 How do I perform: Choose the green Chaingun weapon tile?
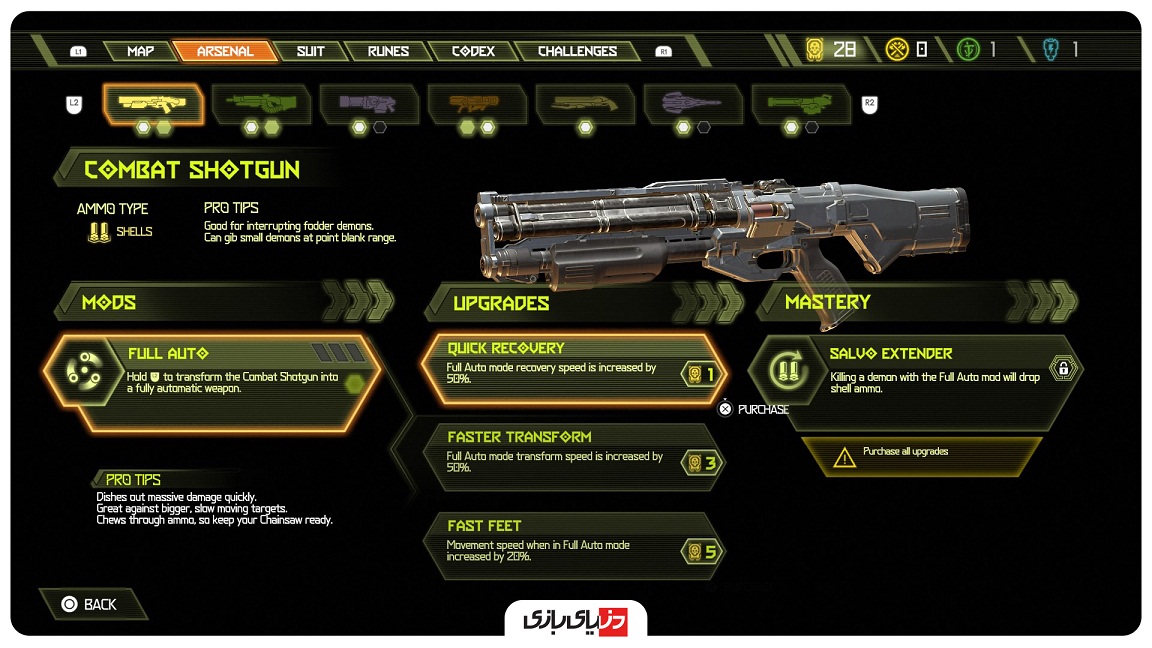(x=801, y=103)
